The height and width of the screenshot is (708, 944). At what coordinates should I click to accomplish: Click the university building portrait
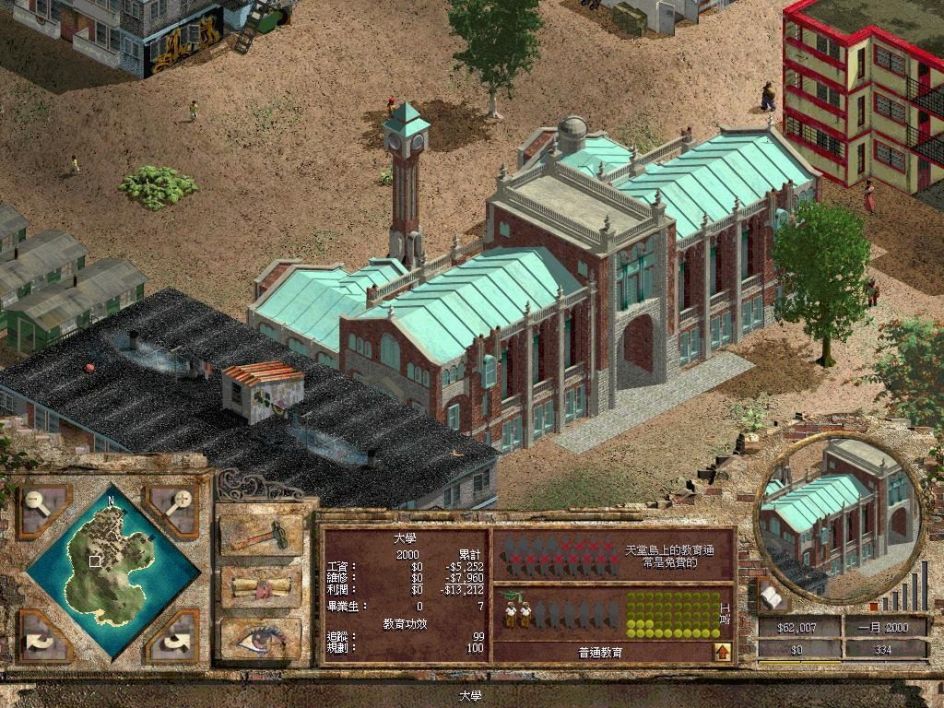click(836, 512)
